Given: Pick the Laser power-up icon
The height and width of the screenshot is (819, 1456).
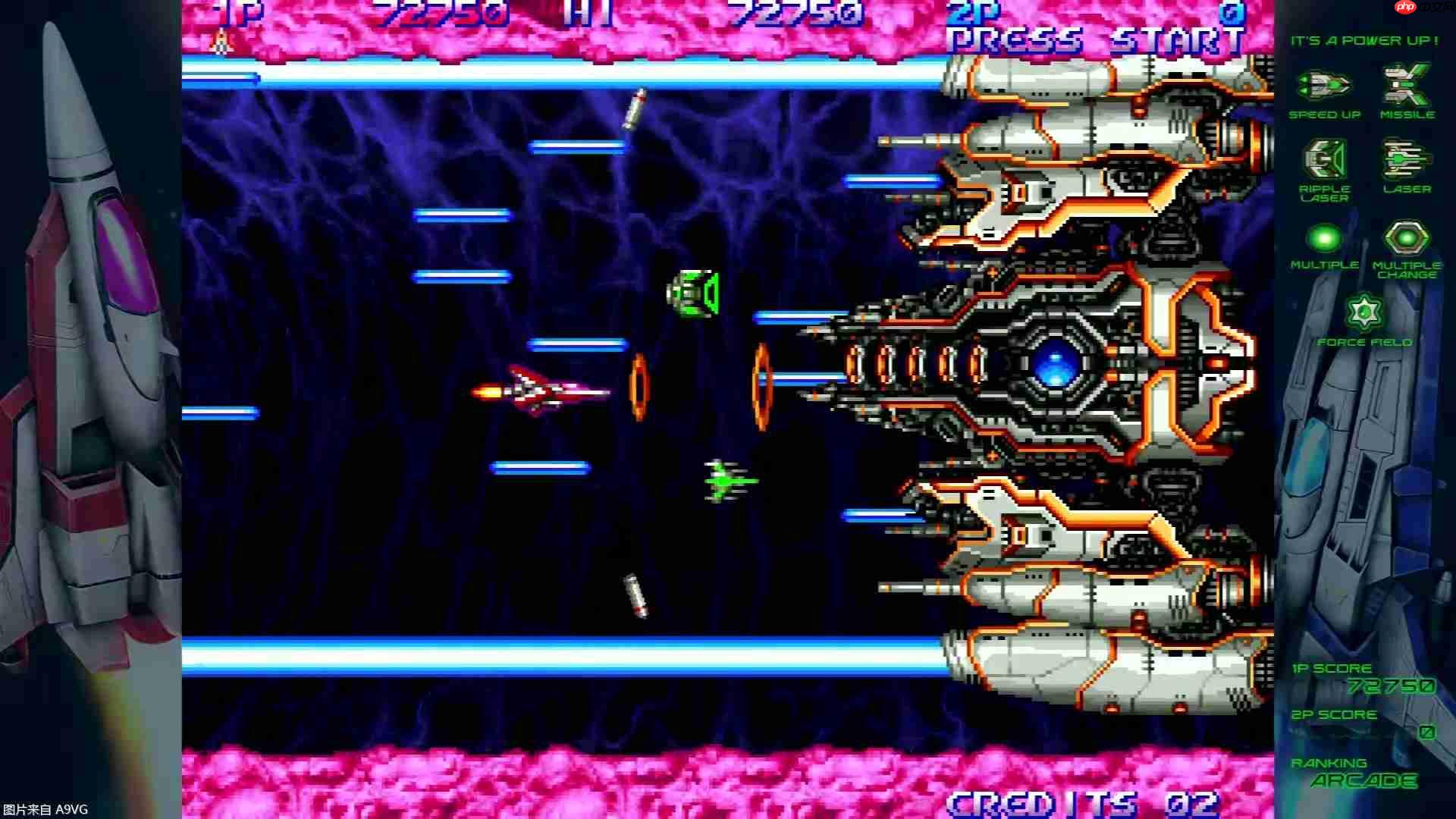Looking at the screenshot, I should point(1407,159).
